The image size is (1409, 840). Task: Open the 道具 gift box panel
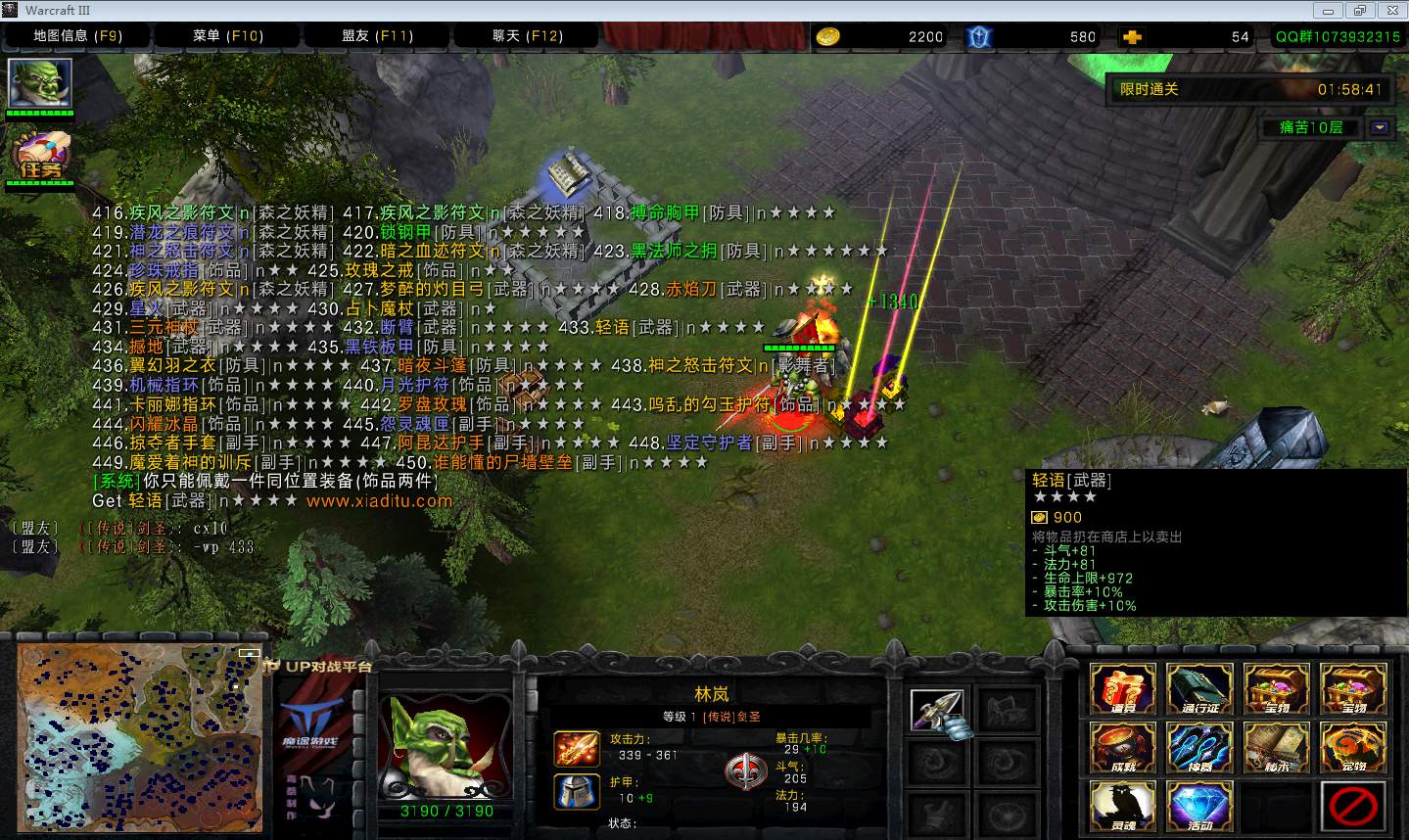coord(1123,688)
